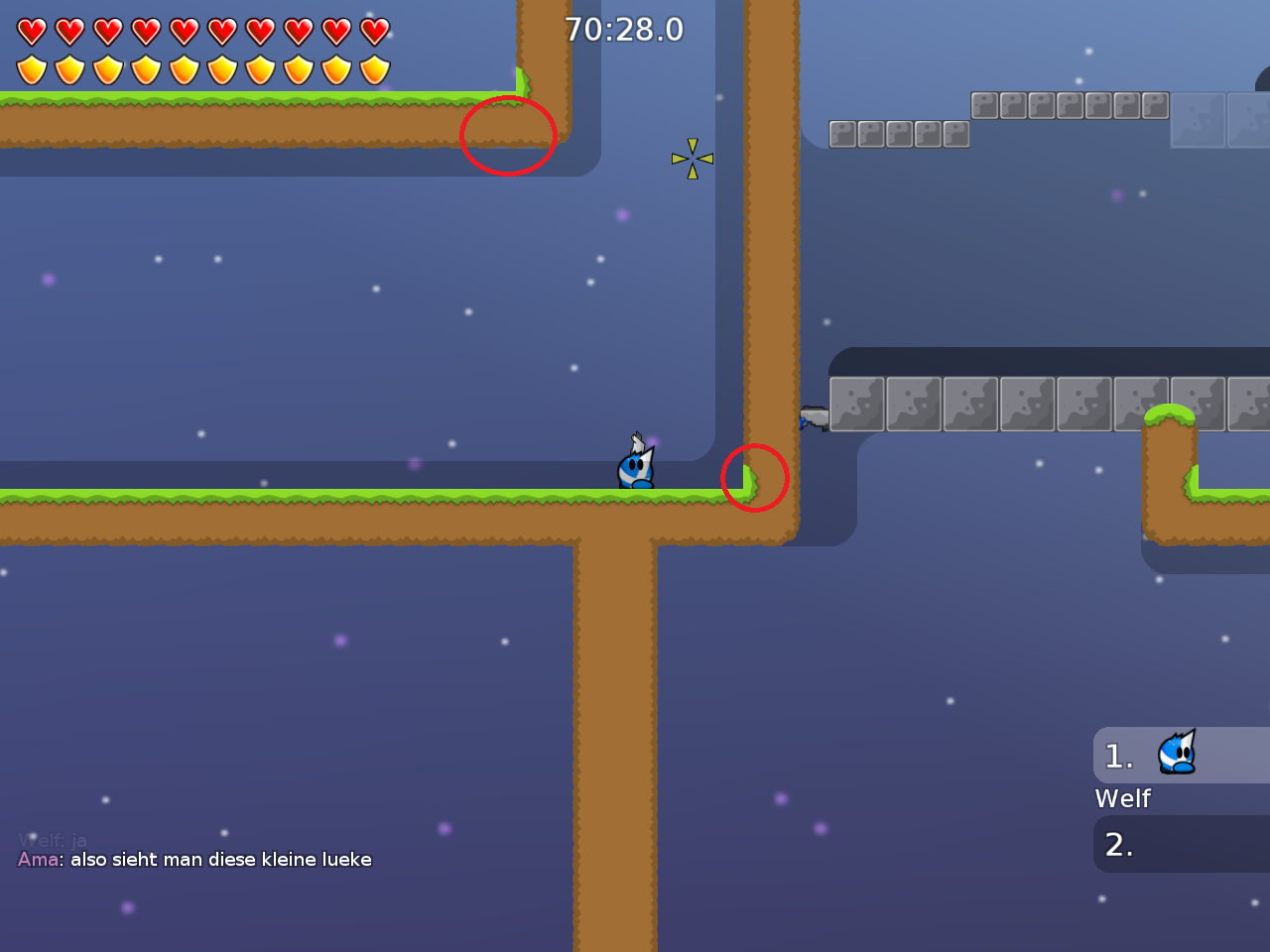Screen dimensions: 1270x952
Task: Click the race timer showing 70:28.0
Action: (x=626, y=29)
